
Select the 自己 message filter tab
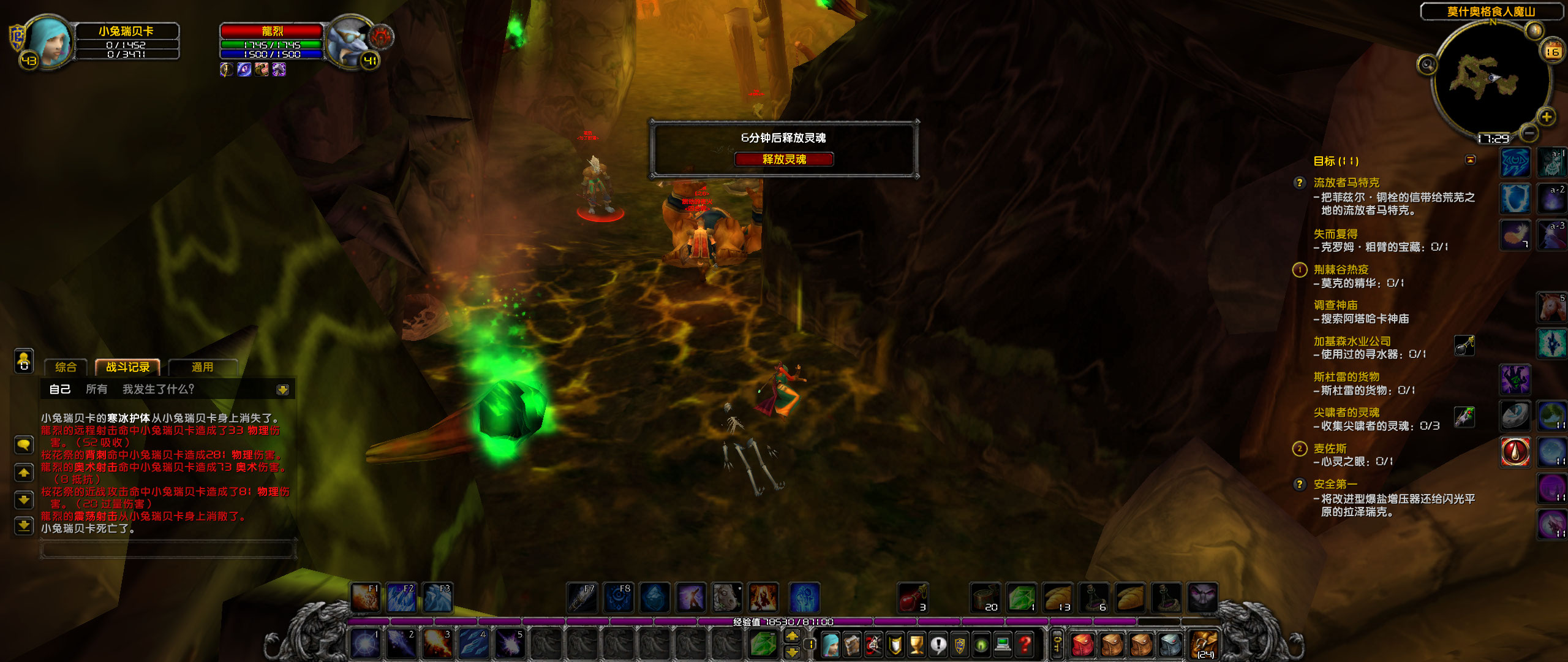pos(60,389)
